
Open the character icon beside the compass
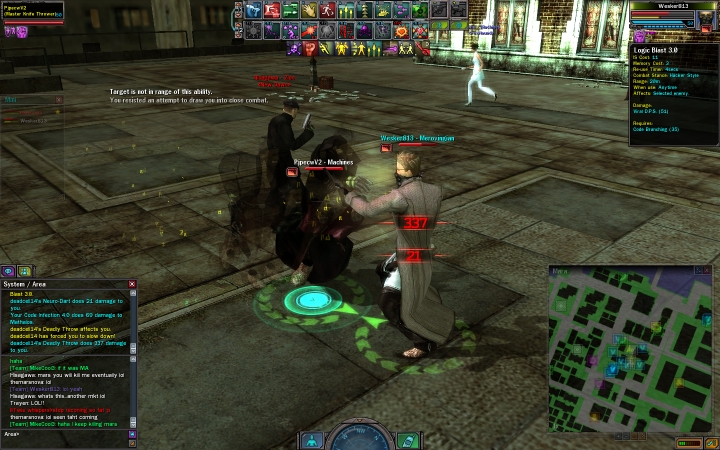pyautogui.click(x=312, y=440)
